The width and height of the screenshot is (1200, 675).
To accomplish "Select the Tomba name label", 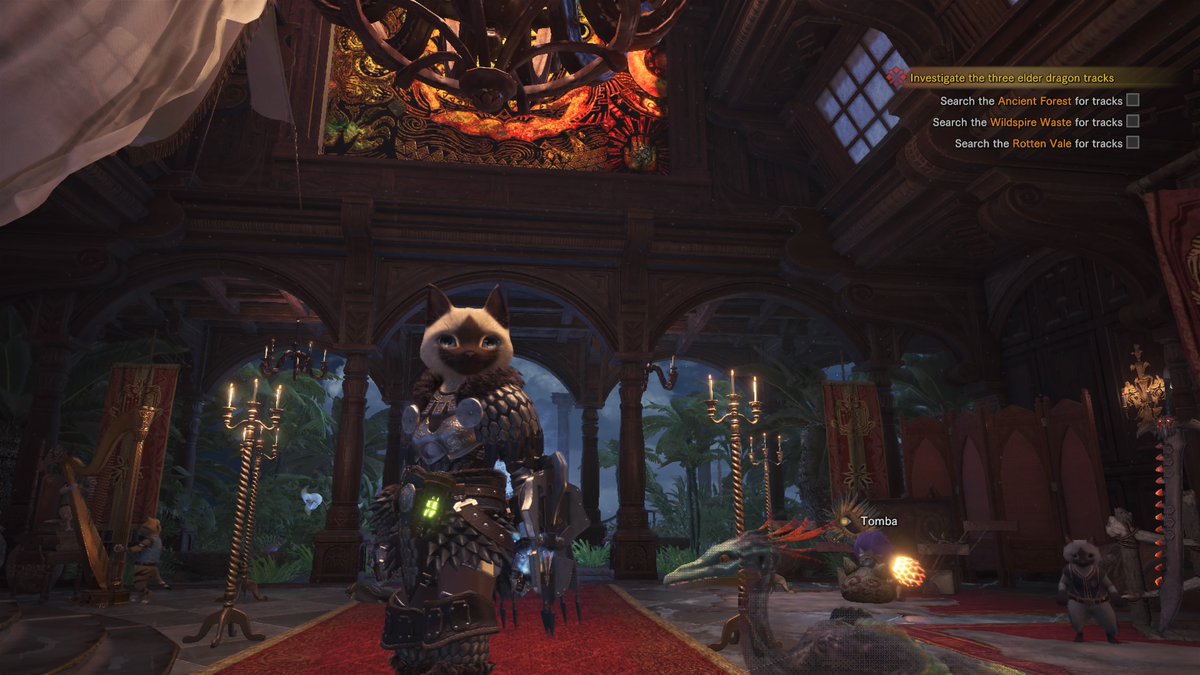I will tap(879, 521).
